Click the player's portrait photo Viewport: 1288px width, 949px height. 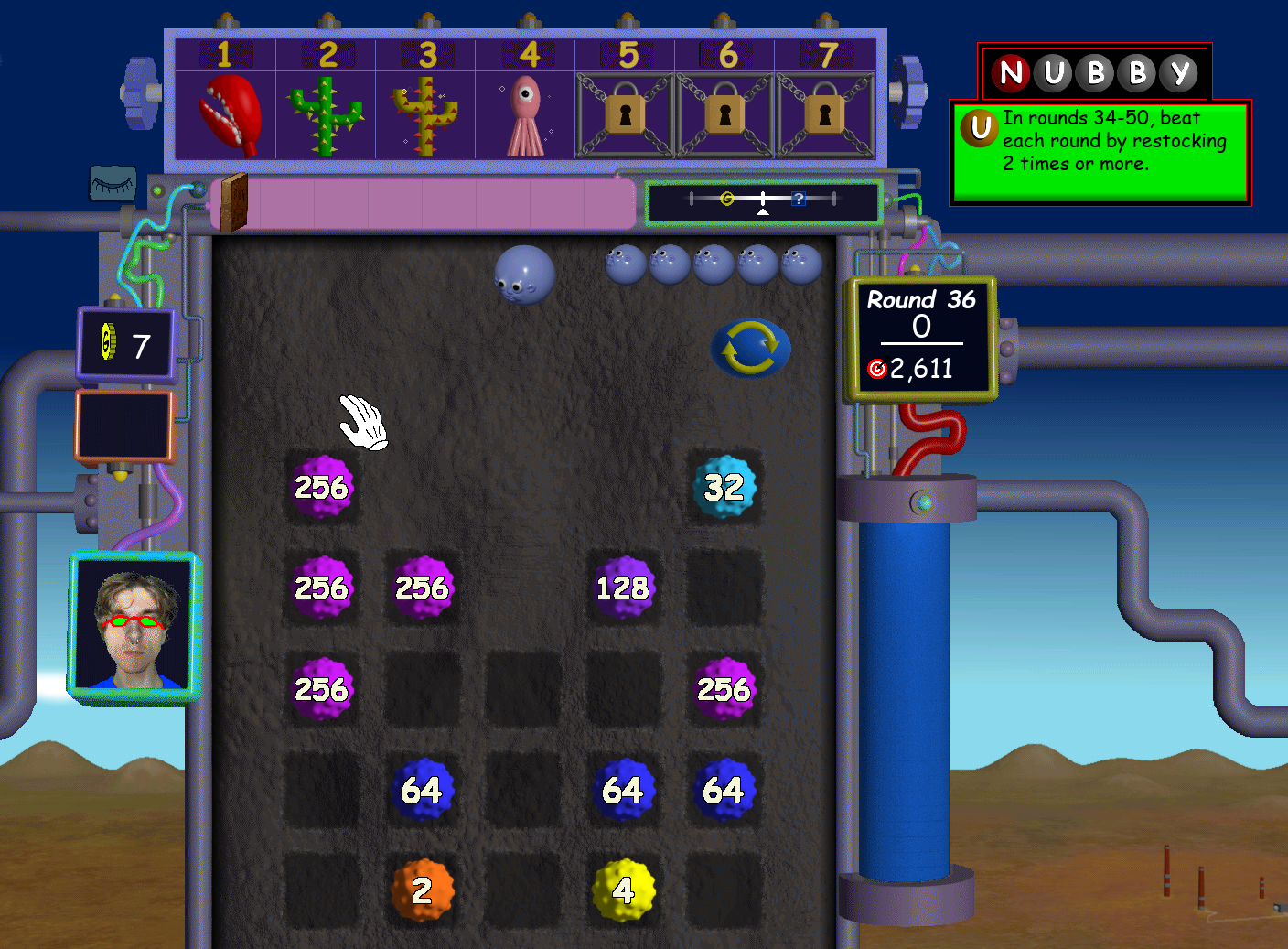click(x=134, y=624)
